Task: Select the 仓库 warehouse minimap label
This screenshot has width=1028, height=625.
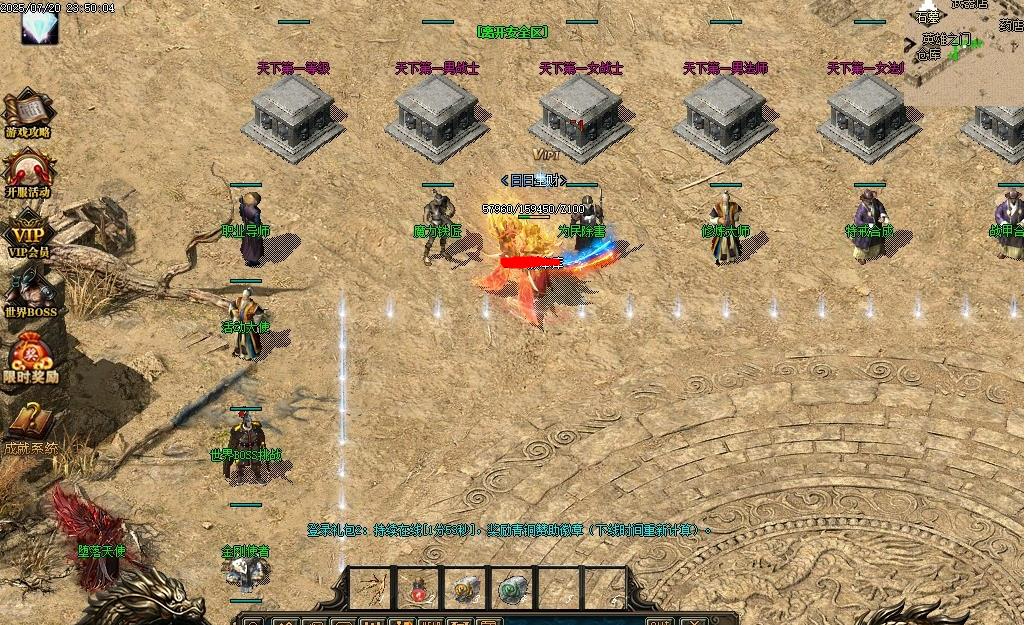Action: pos(927,55)
